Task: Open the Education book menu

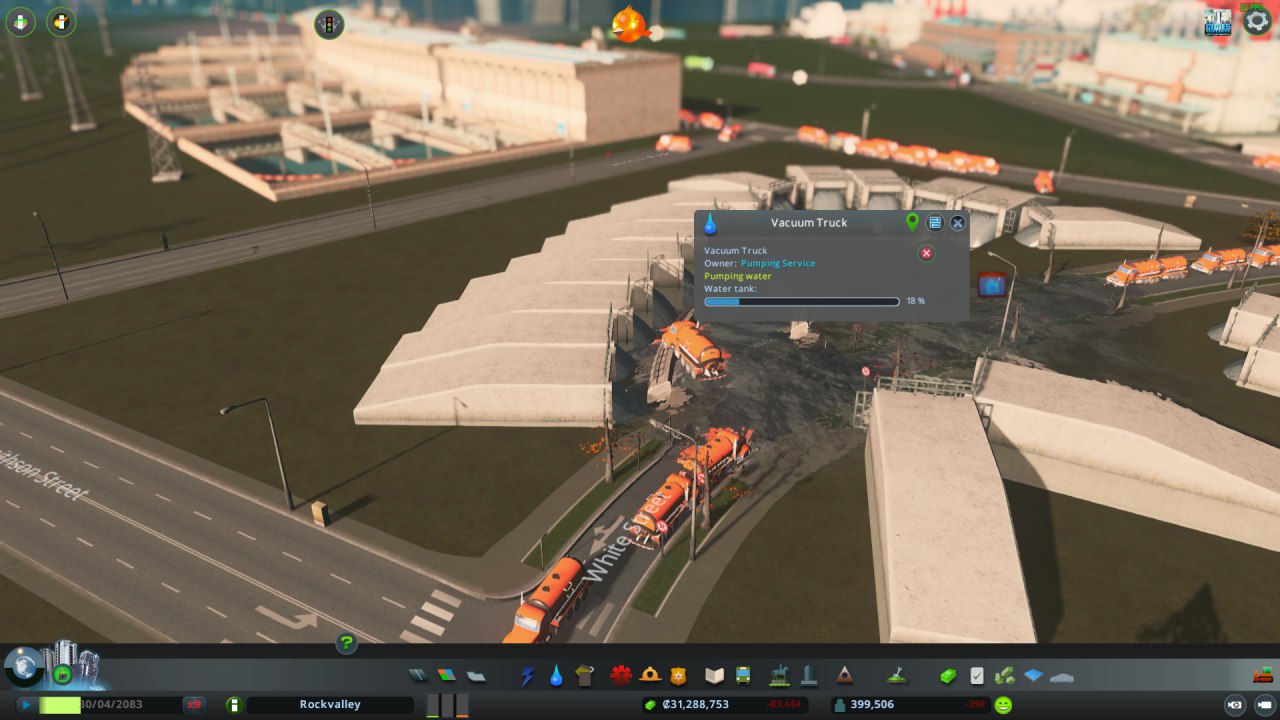Action: click(x=714, y=676)
